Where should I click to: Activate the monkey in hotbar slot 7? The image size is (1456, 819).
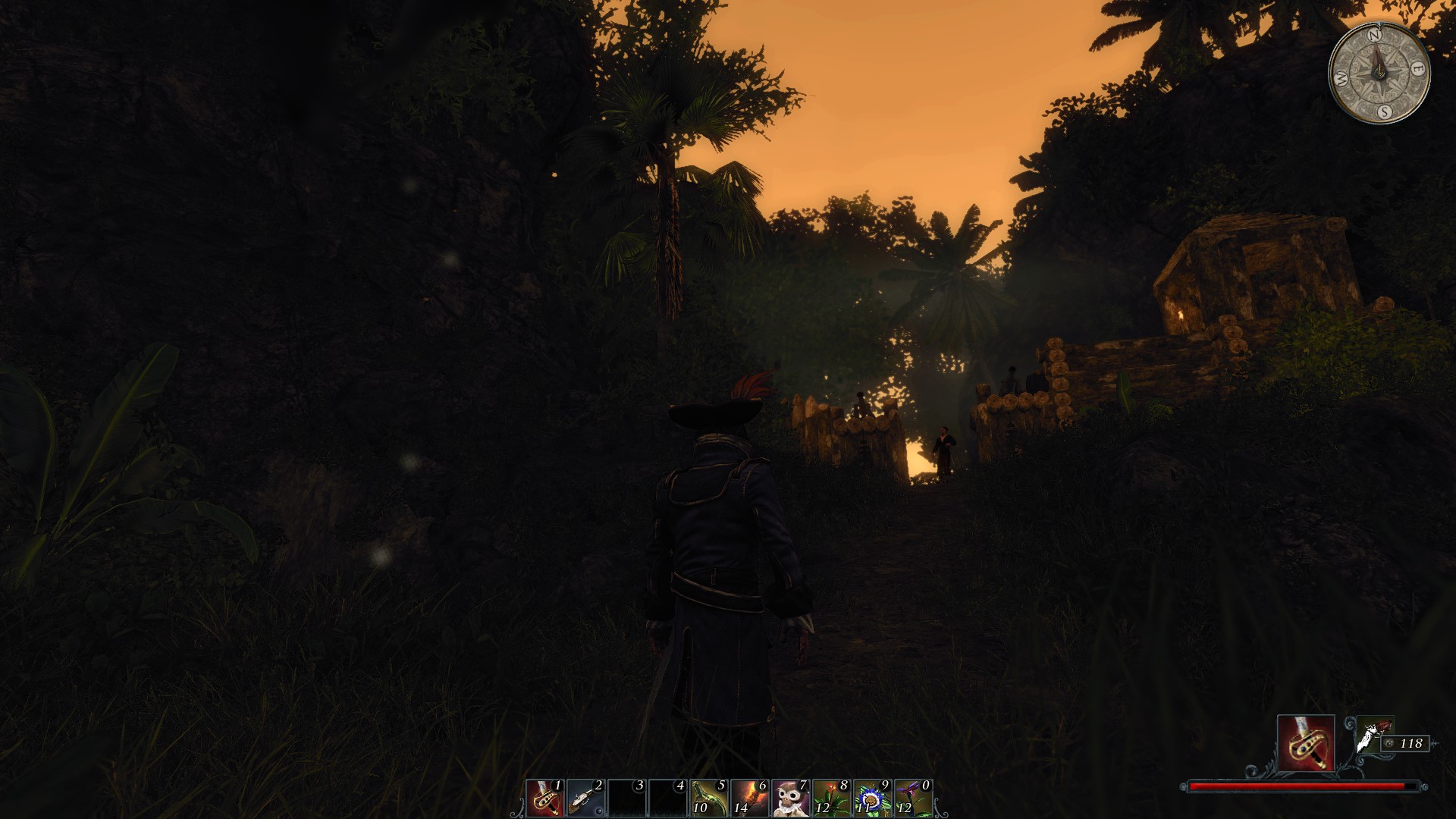[x=790, y=798]
